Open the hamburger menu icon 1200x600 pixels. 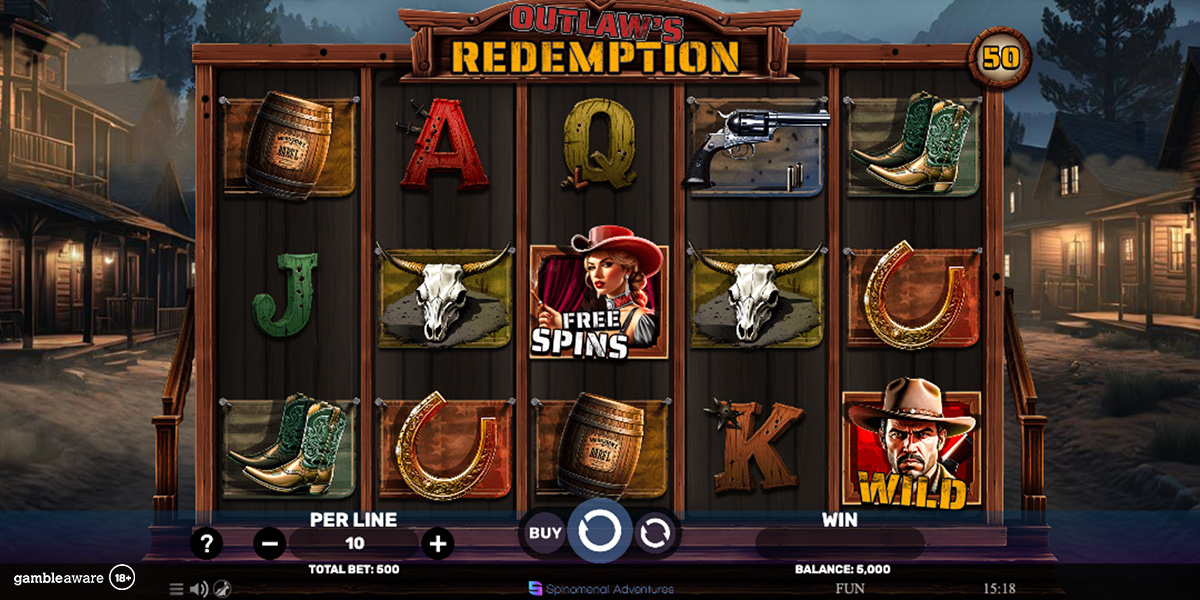click(x=176, y=589)
